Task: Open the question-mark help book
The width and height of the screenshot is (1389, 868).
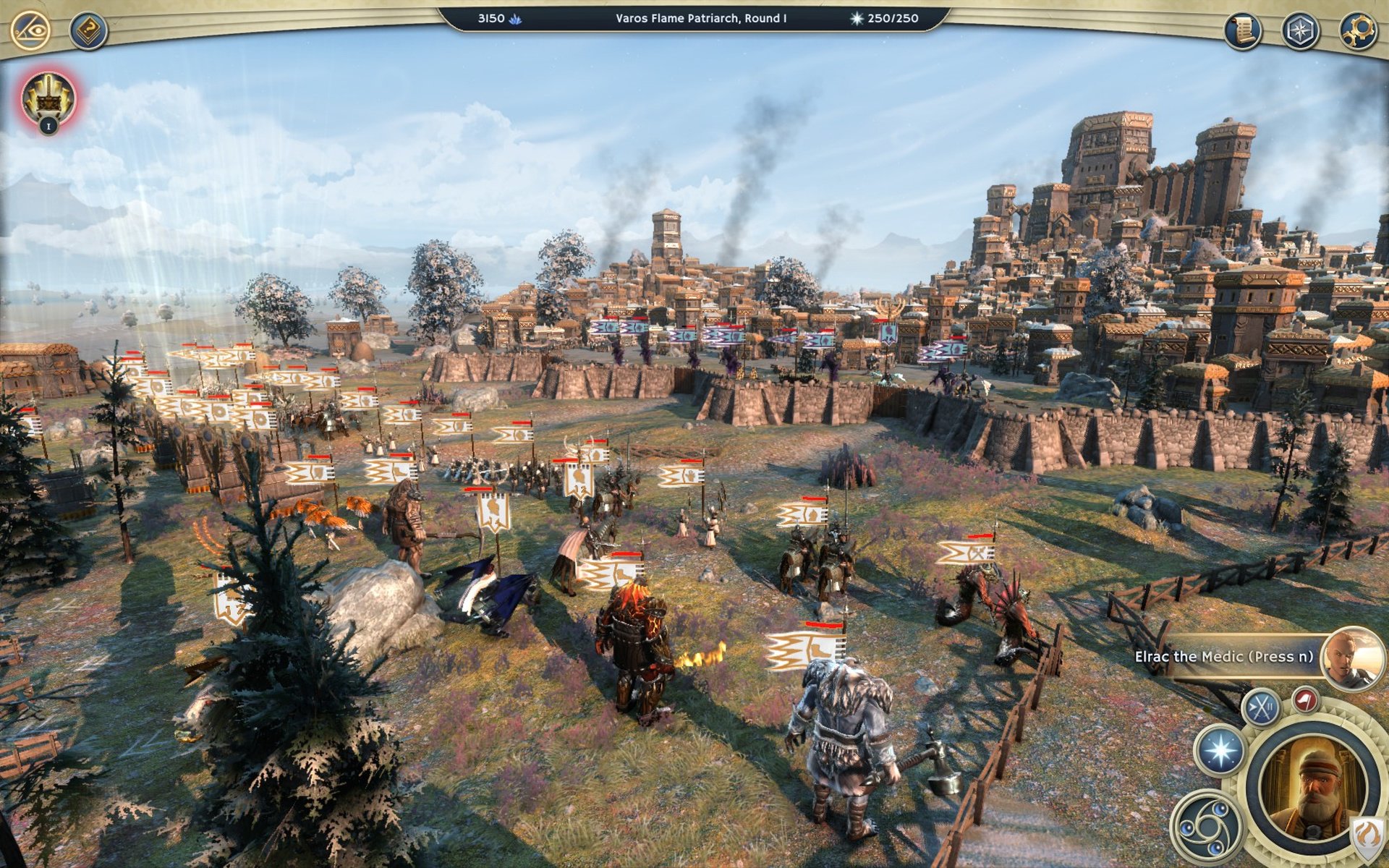Action: [88, 30]
